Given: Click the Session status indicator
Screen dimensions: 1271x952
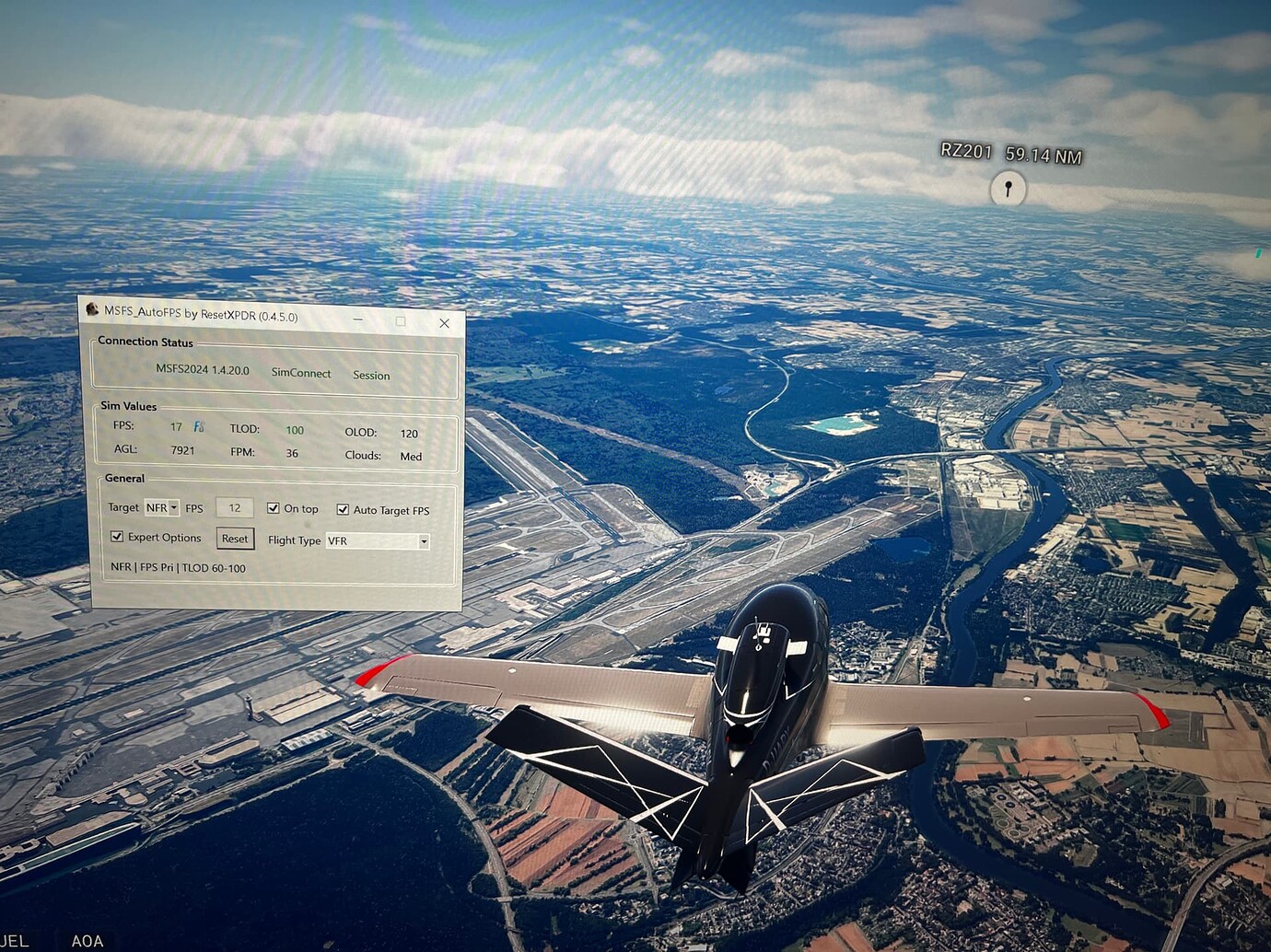Looking at the screenshot, I should point(370,376).
